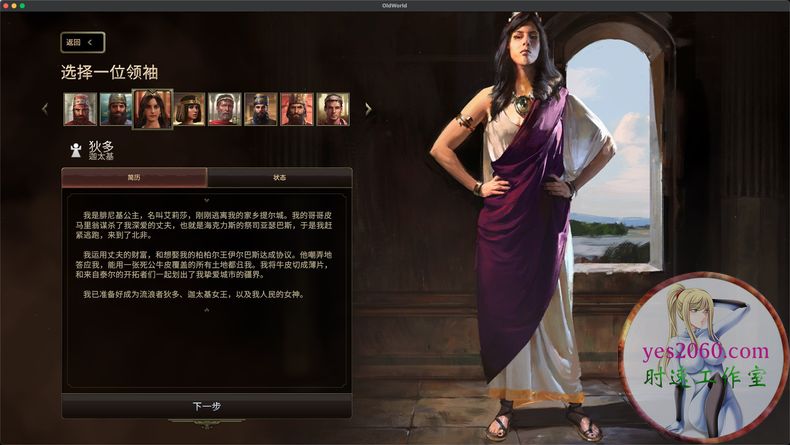
Task: Select the highlighted Dido leader portrait
Action: click(152, 109)
